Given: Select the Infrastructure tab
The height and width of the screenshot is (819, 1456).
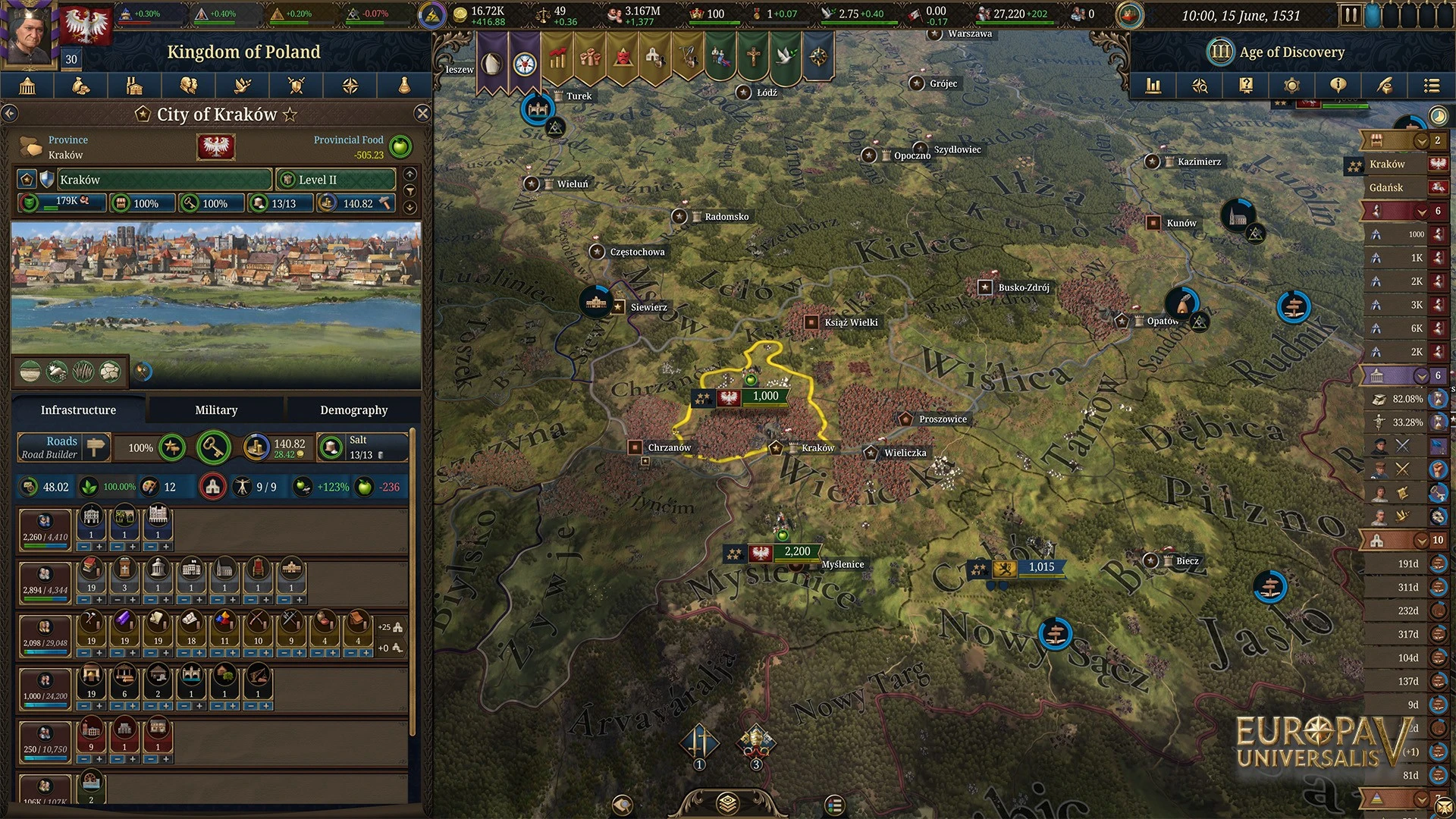Looking at the screenshot, I should (78, 409).
